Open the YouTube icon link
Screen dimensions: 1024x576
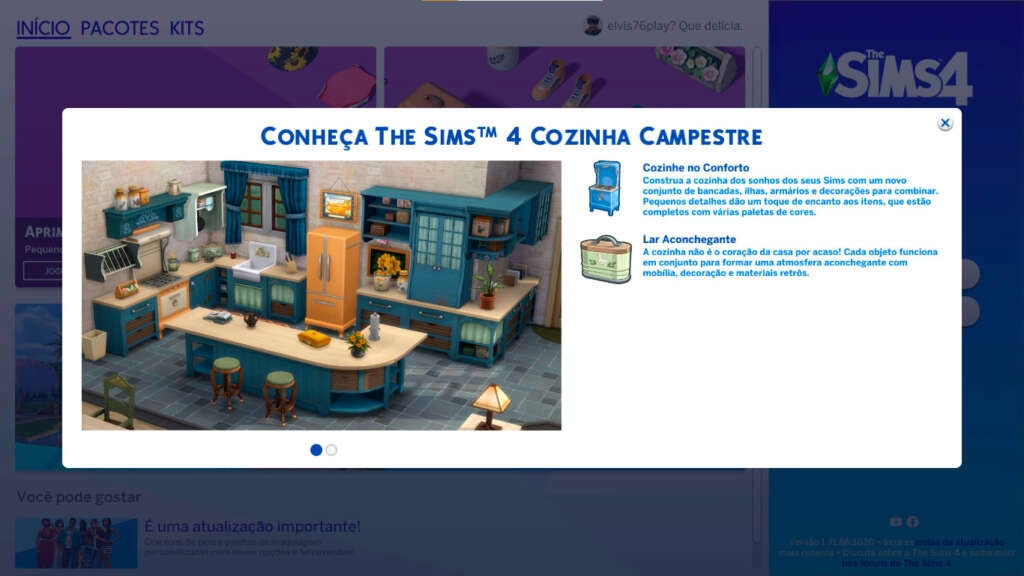(x=895, y=522)
